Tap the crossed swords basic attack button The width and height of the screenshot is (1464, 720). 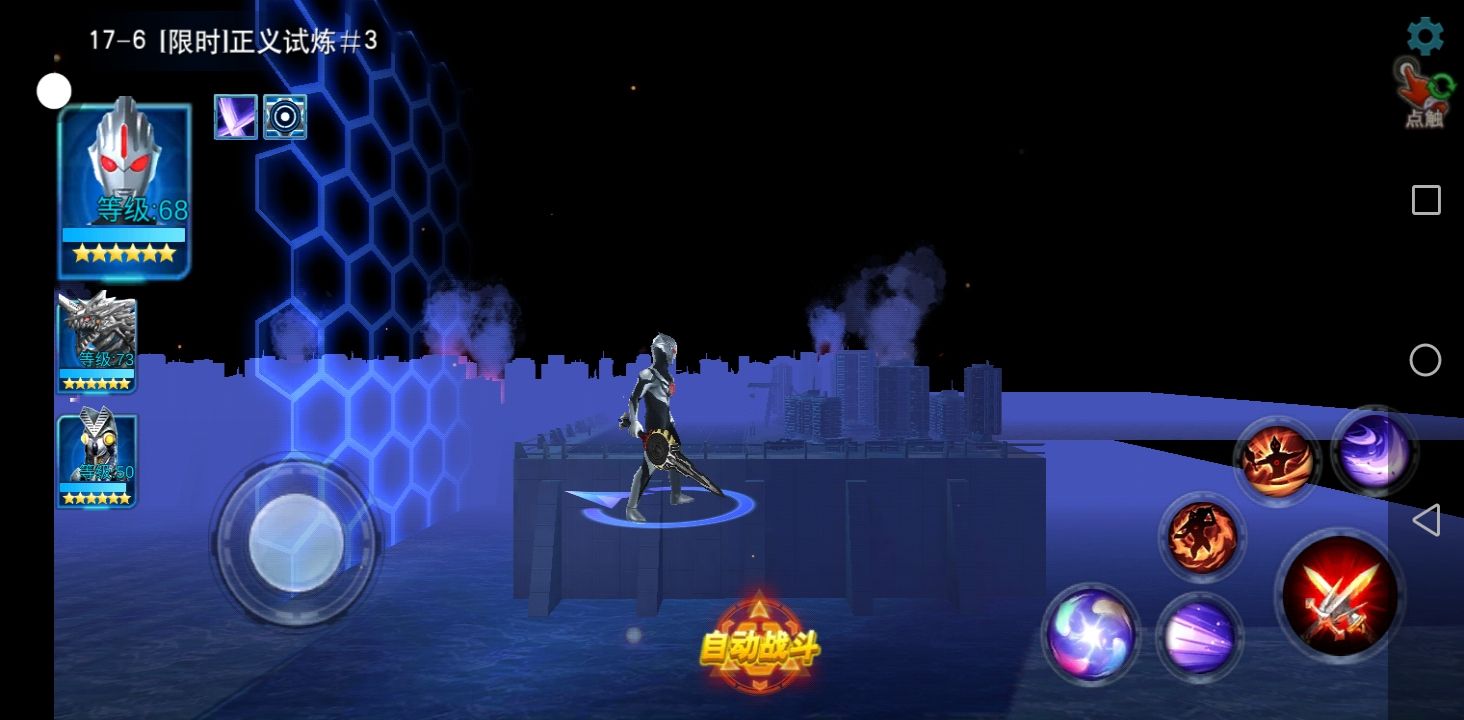click(1339, 594)
